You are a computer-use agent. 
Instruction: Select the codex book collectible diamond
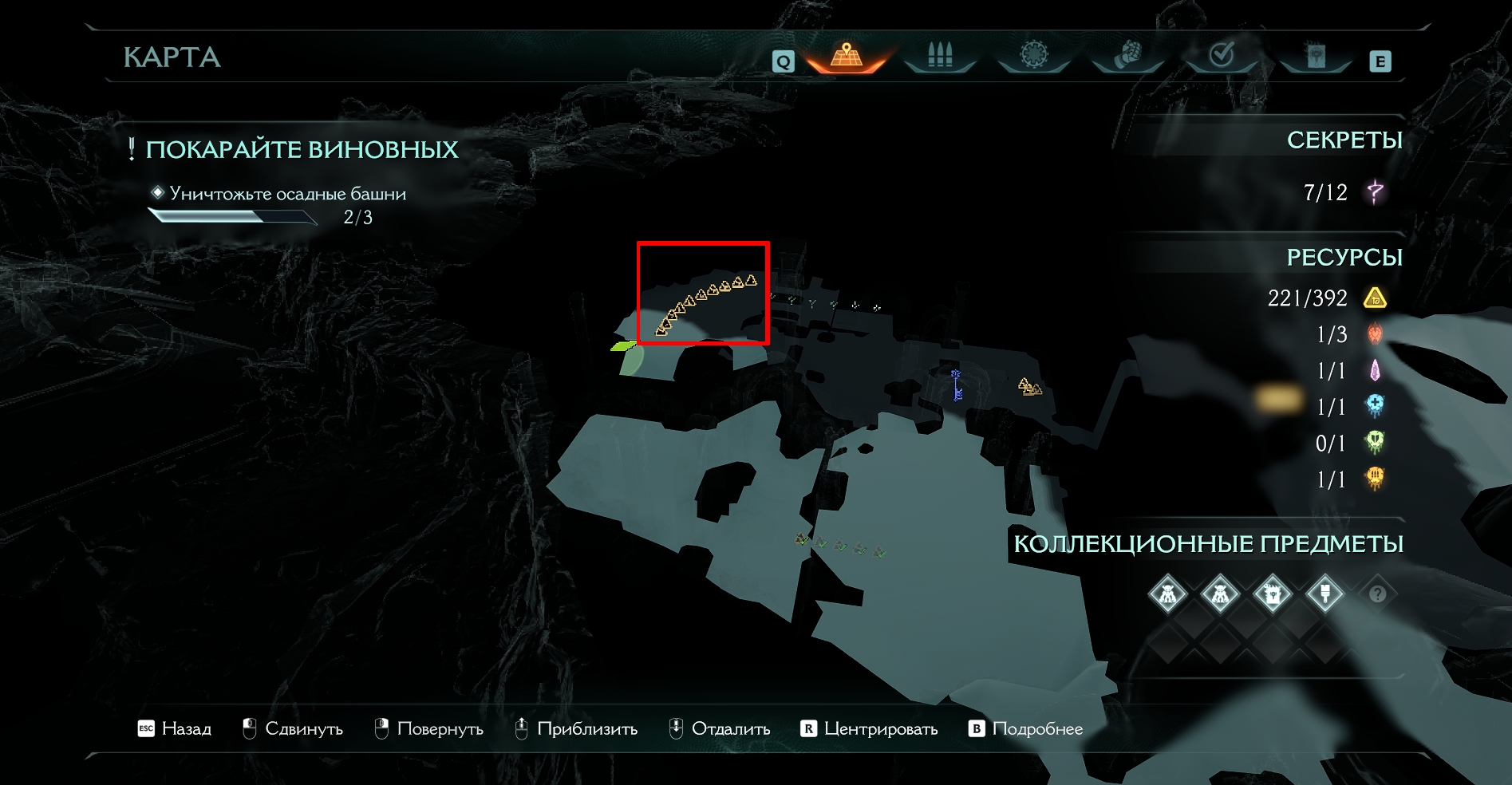(1273, 594)
